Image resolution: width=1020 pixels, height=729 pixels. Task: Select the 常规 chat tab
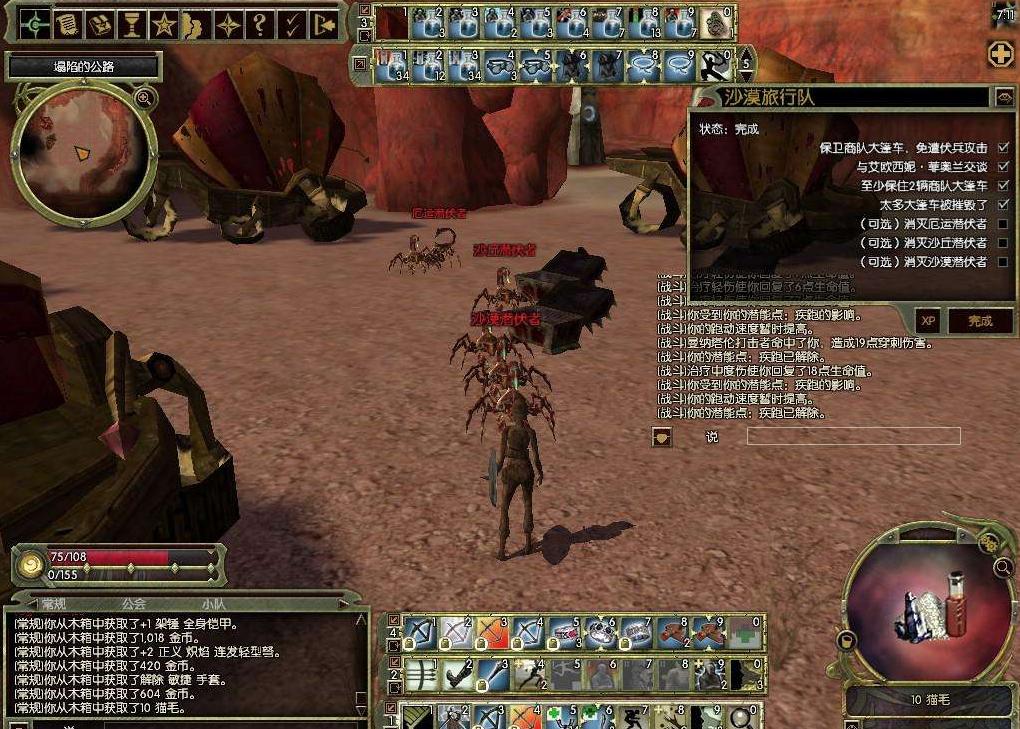pos(53,604)
